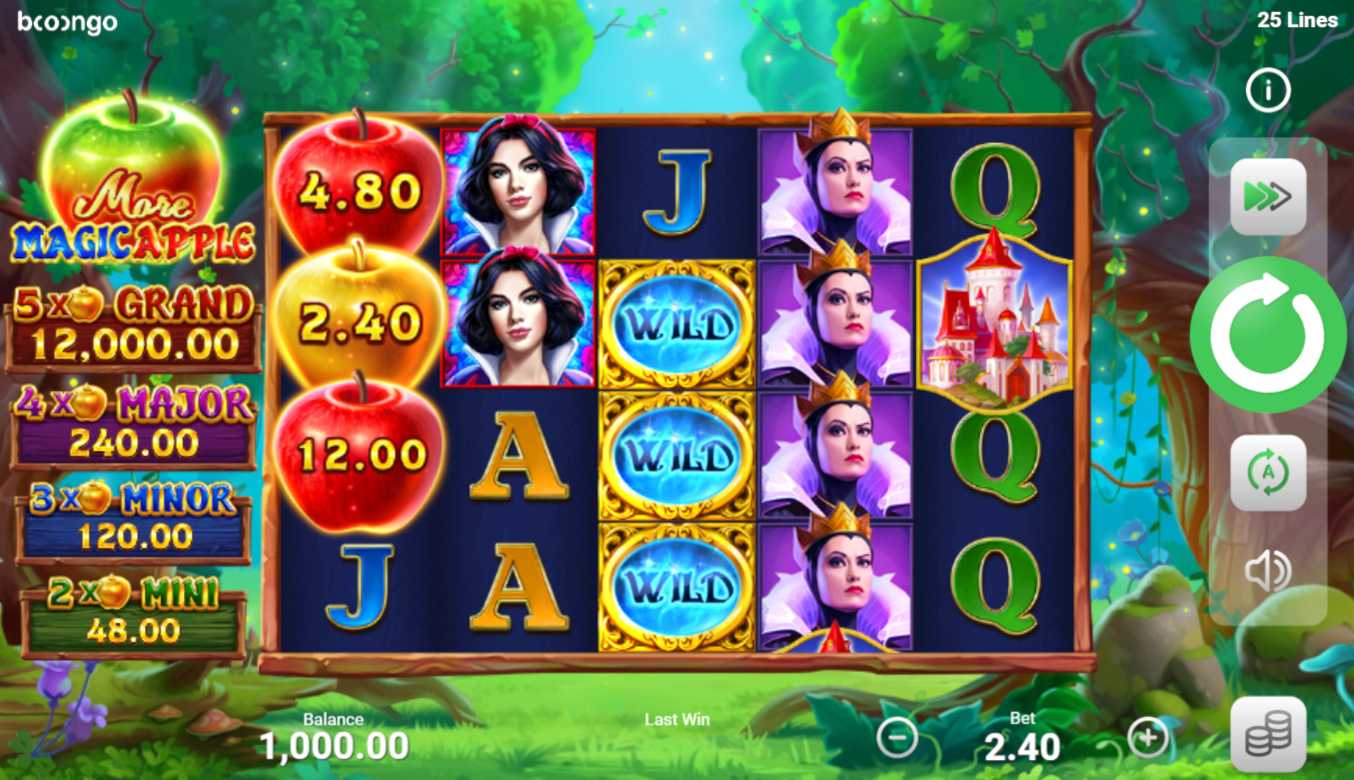Mute the game sound
The width and height of the screenshot is (1354, 780).
click(x=1267, y=571)
